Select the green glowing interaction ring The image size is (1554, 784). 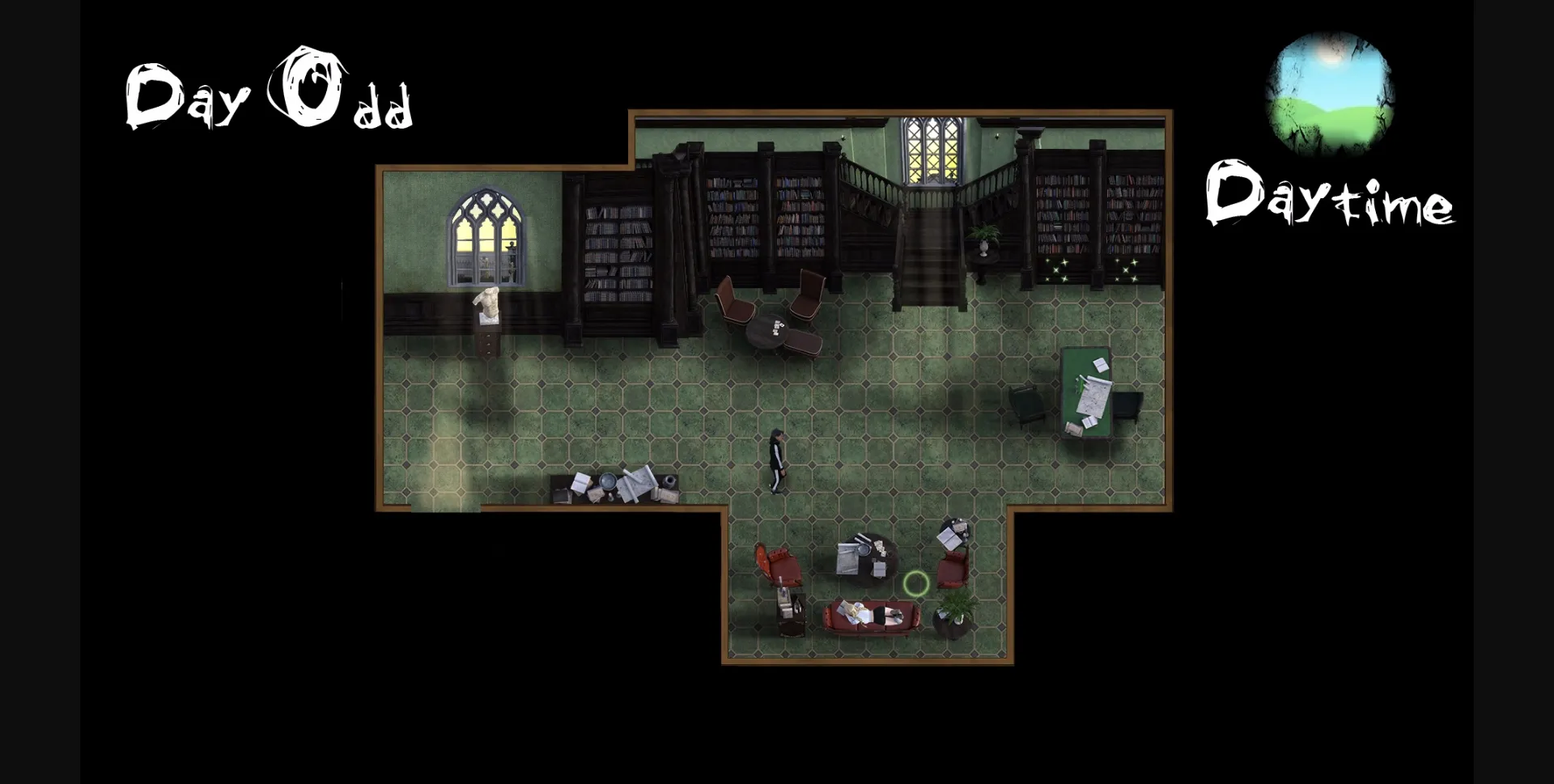pyautogui.click(x=915, y=583)
